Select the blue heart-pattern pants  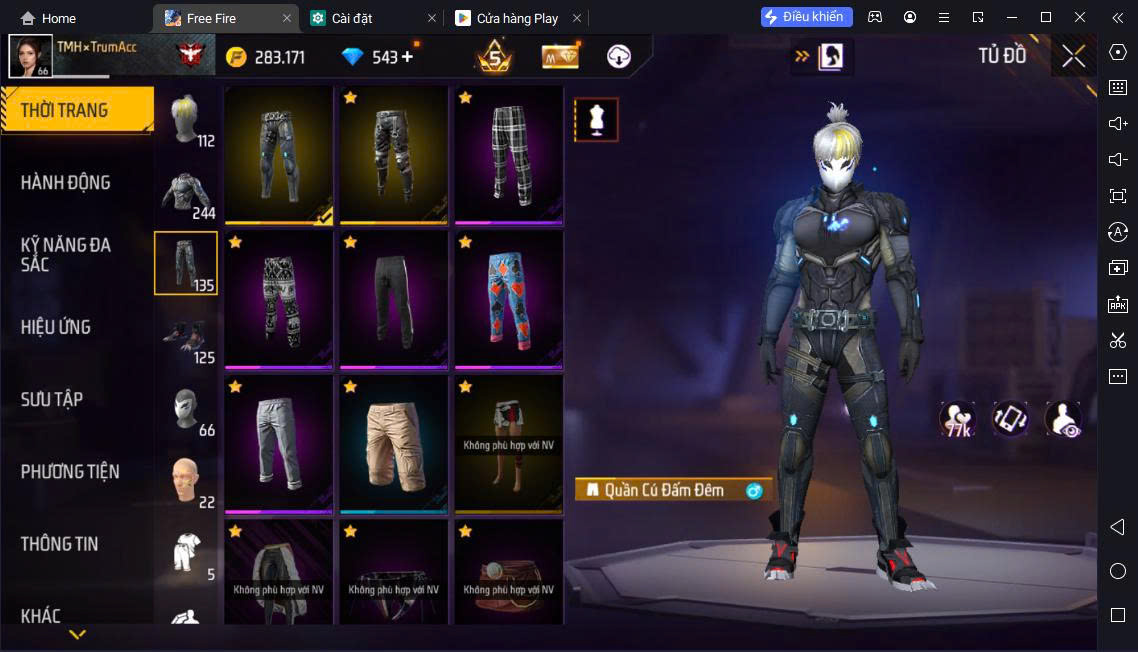[509, 298]
